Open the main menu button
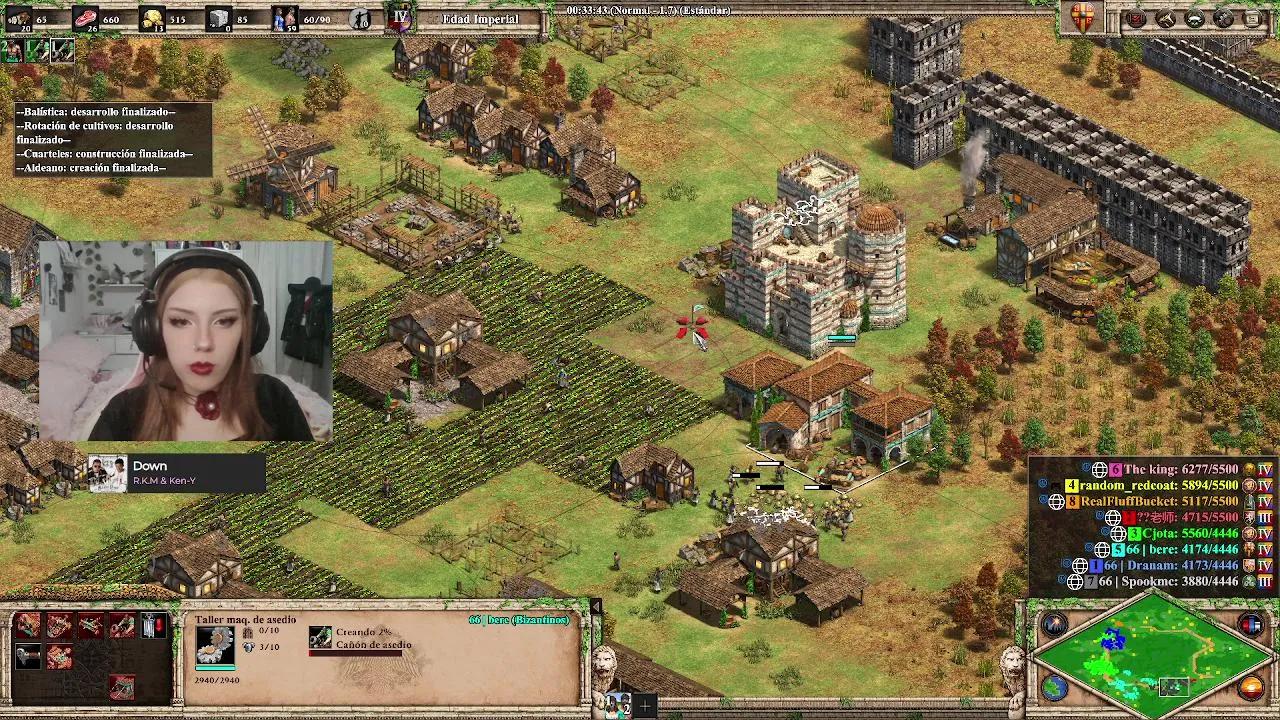Screen dimensions: 1280x720 (1251, 18)
